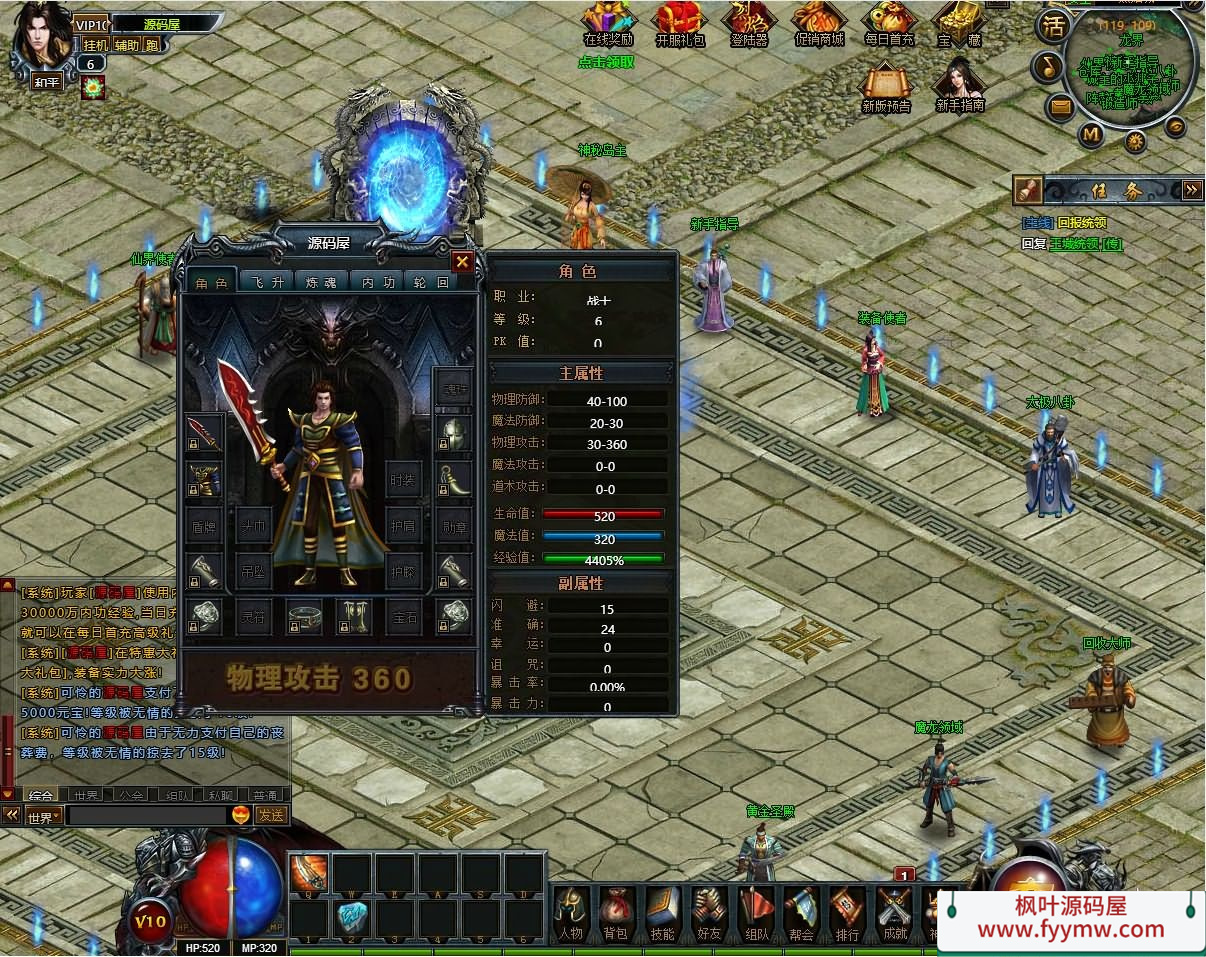The image size is (1206, 957).
Task: Collapse the 任务 quest tracker arrow
Action: [1191, 189]
